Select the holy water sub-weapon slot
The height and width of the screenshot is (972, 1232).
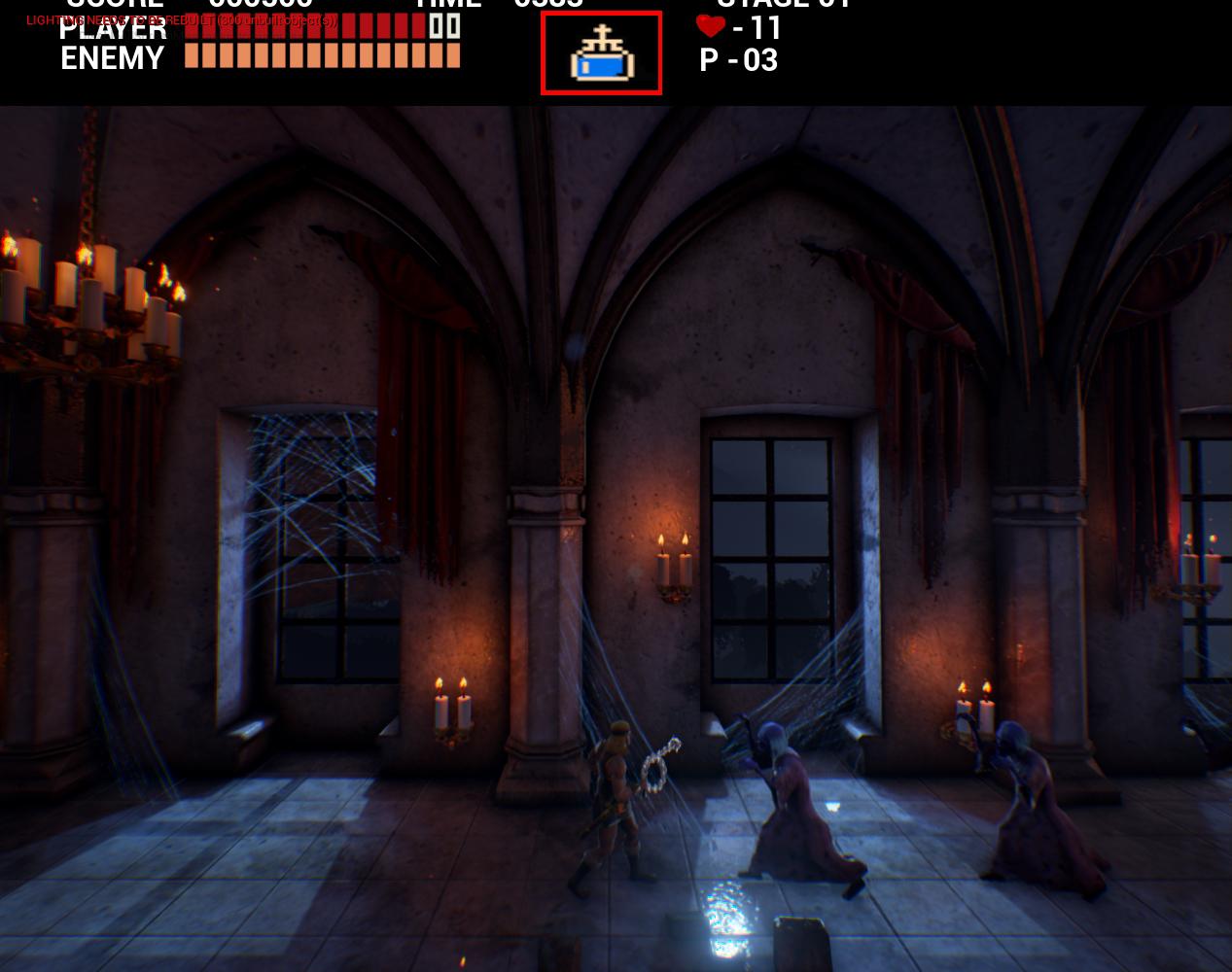pos(601,53)
